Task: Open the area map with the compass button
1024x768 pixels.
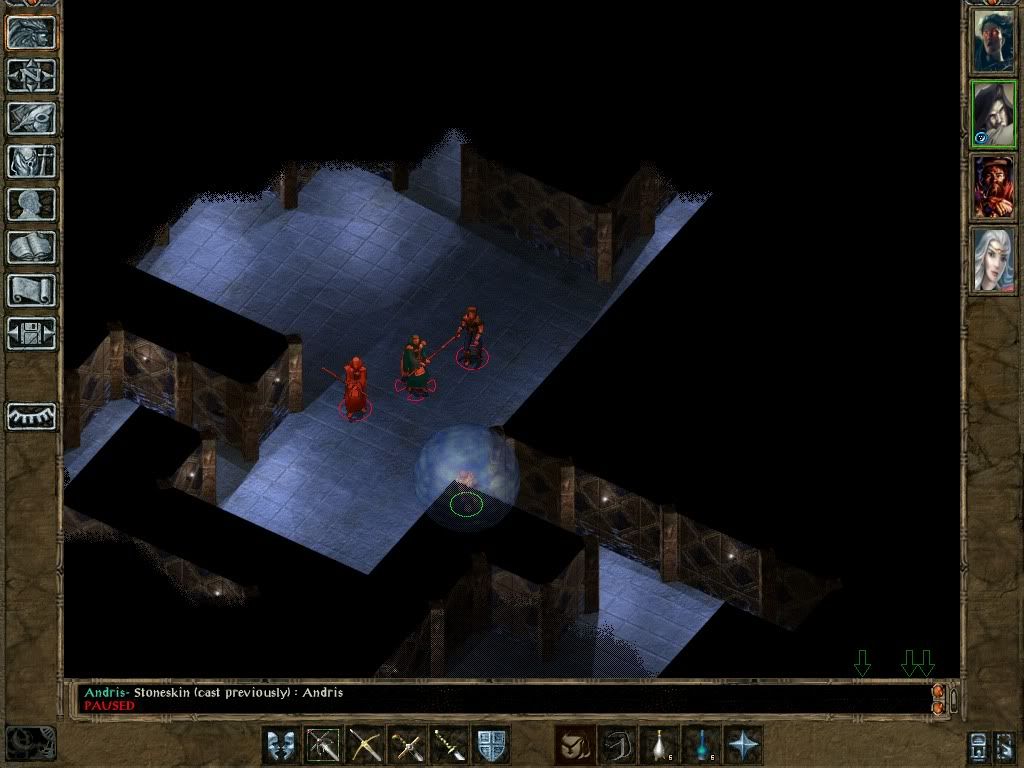Action: pos(32,75)
